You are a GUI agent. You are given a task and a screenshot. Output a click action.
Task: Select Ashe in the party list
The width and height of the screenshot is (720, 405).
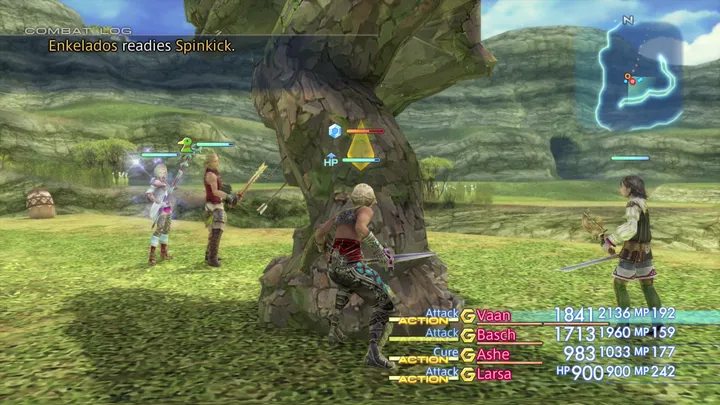(x=493, y=354)
